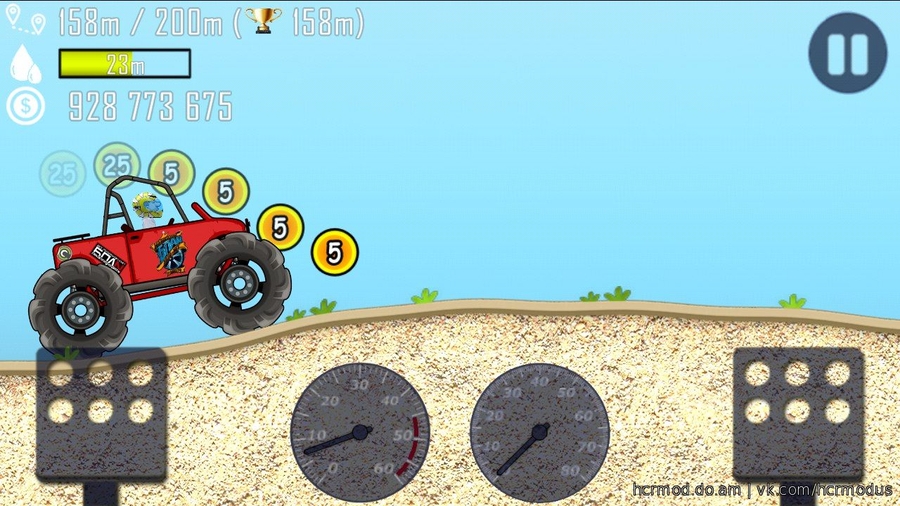
Task: Pause the game with the pause button
Action: click(x=848, y=53)
